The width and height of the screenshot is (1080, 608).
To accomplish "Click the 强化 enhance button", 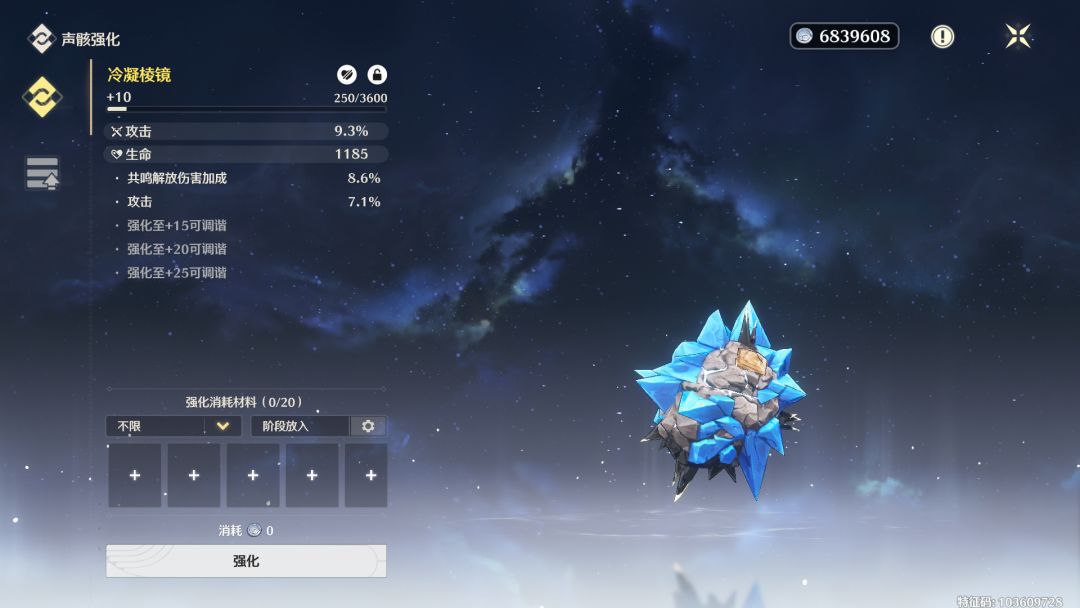I will pos(246,561).
